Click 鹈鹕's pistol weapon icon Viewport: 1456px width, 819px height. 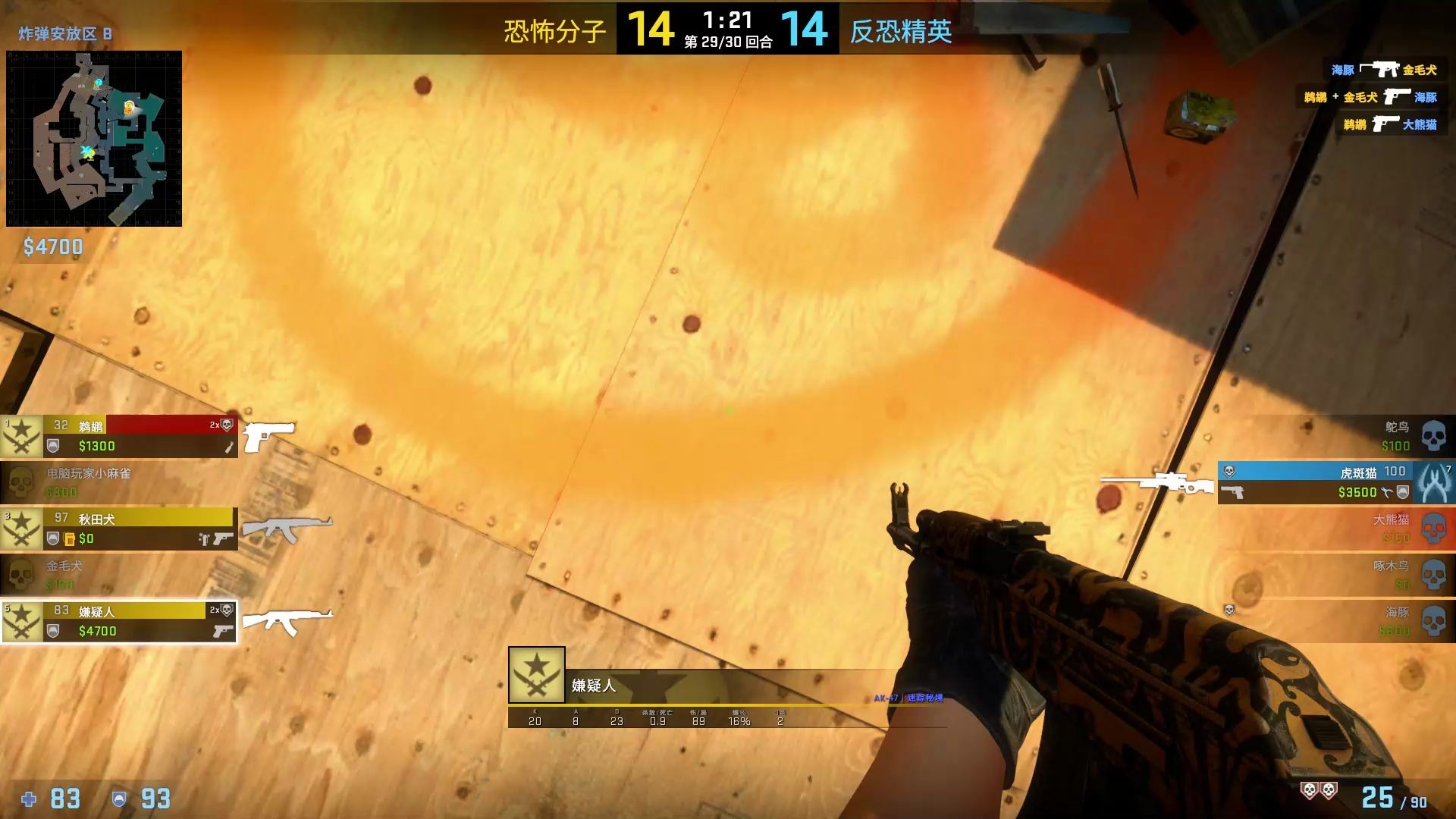[x=267, y=434]
